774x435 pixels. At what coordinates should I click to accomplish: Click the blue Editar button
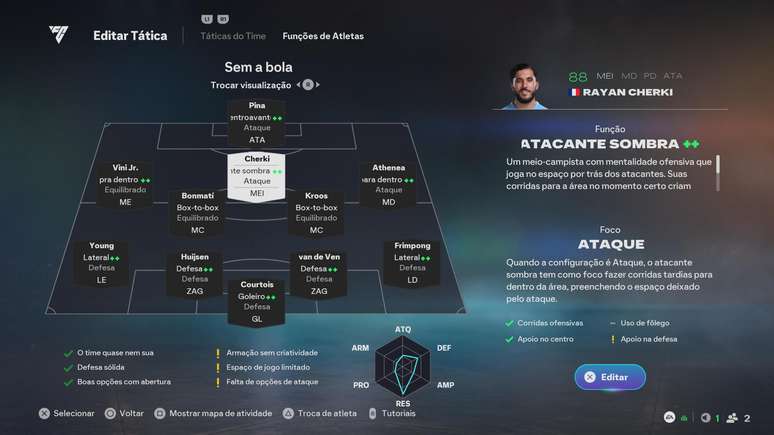[x=610, y=377]
